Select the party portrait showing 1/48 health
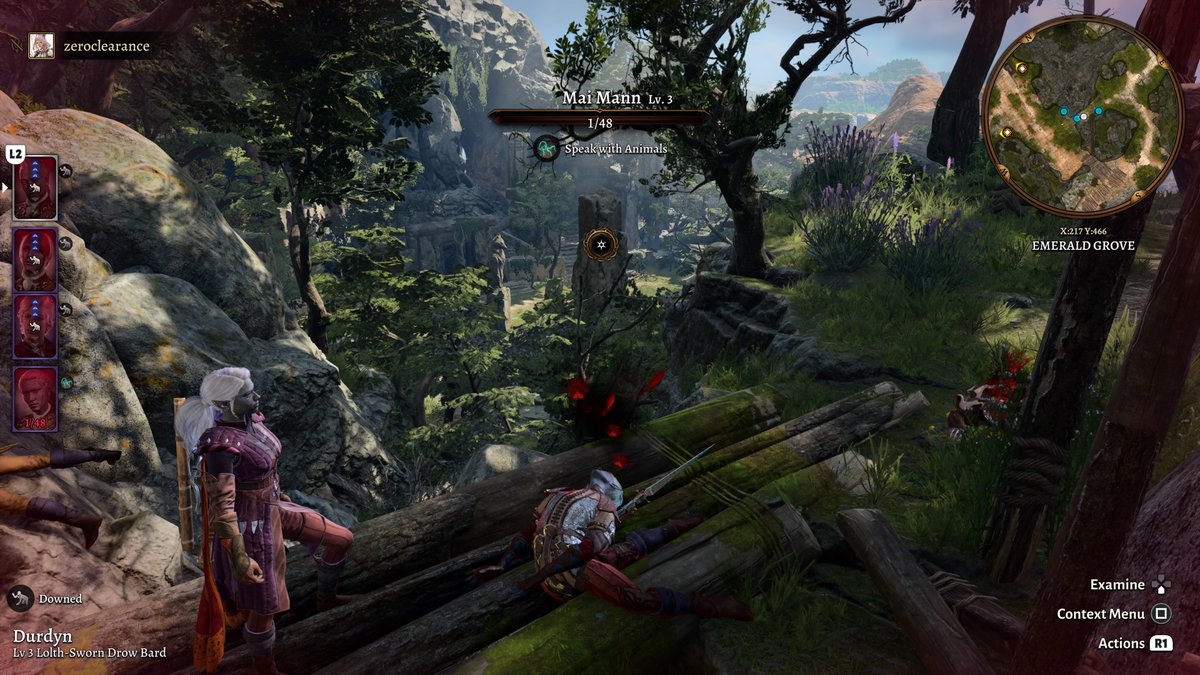The height and width of the screenshot is (675, 1200). point(35,398)
